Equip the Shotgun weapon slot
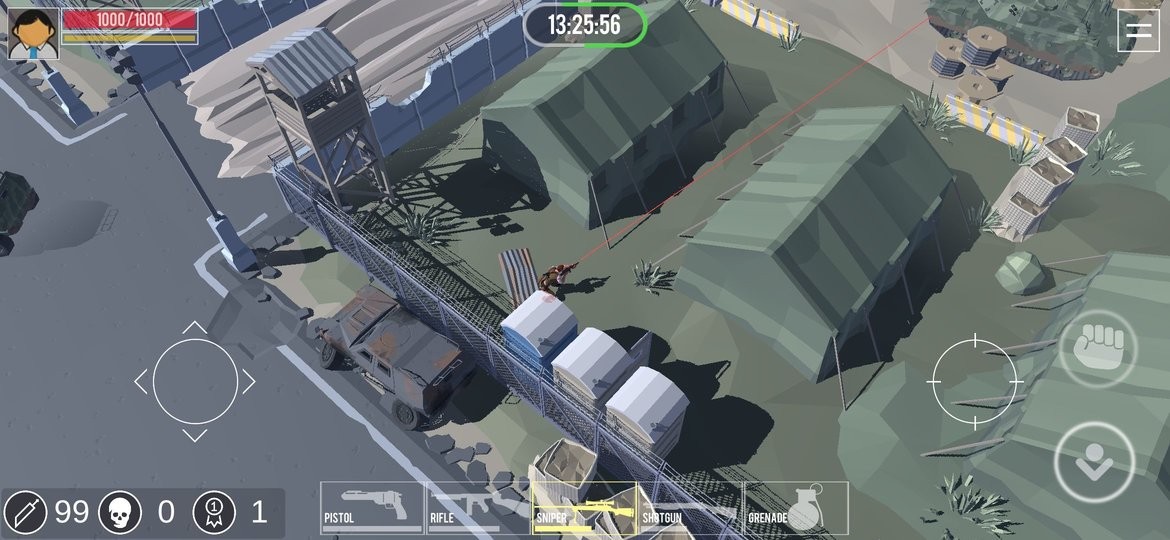The height and width of the screenshot is (540, 1170). click(690, 507)
